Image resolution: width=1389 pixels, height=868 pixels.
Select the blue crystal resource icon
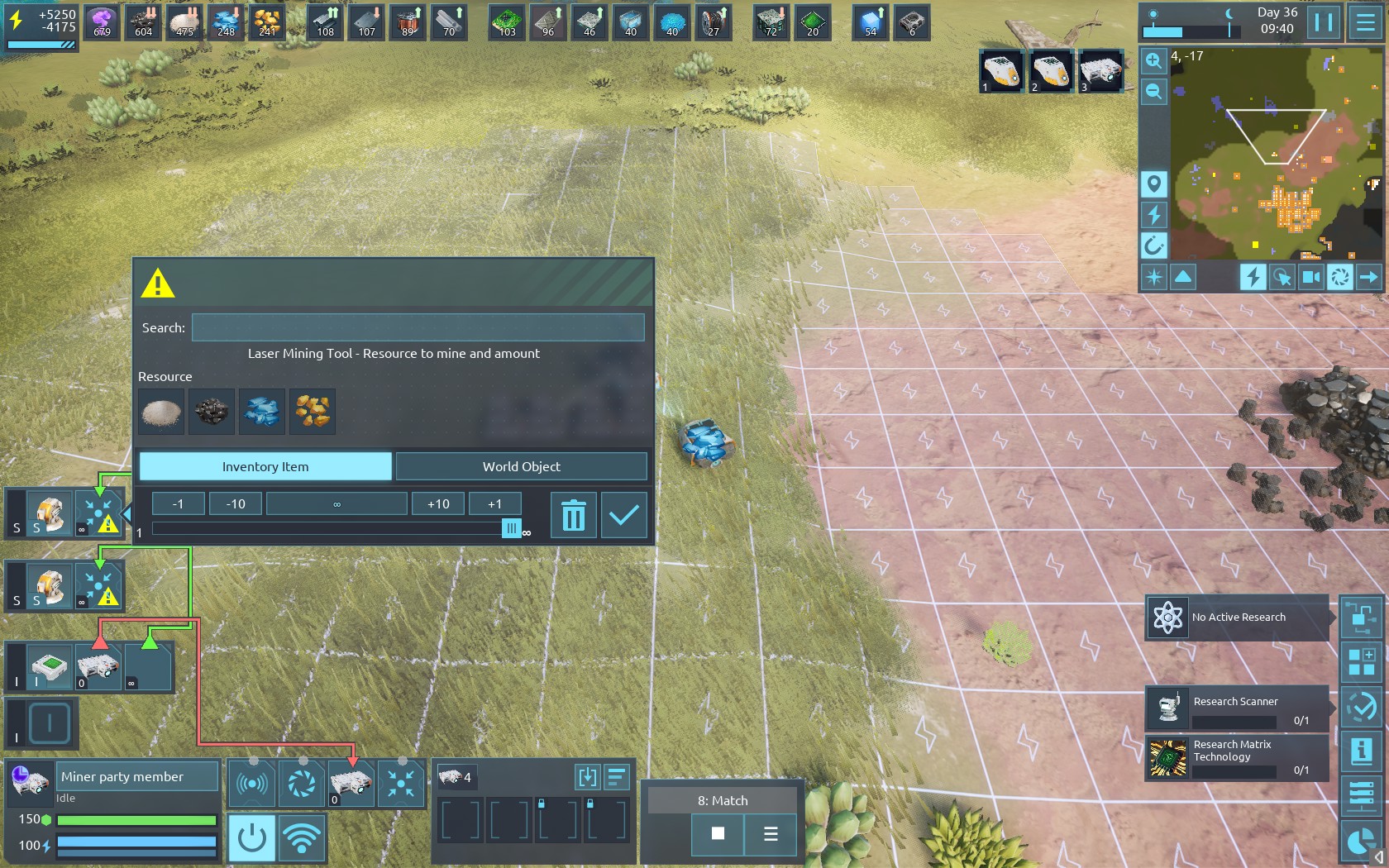pos(262,412)
